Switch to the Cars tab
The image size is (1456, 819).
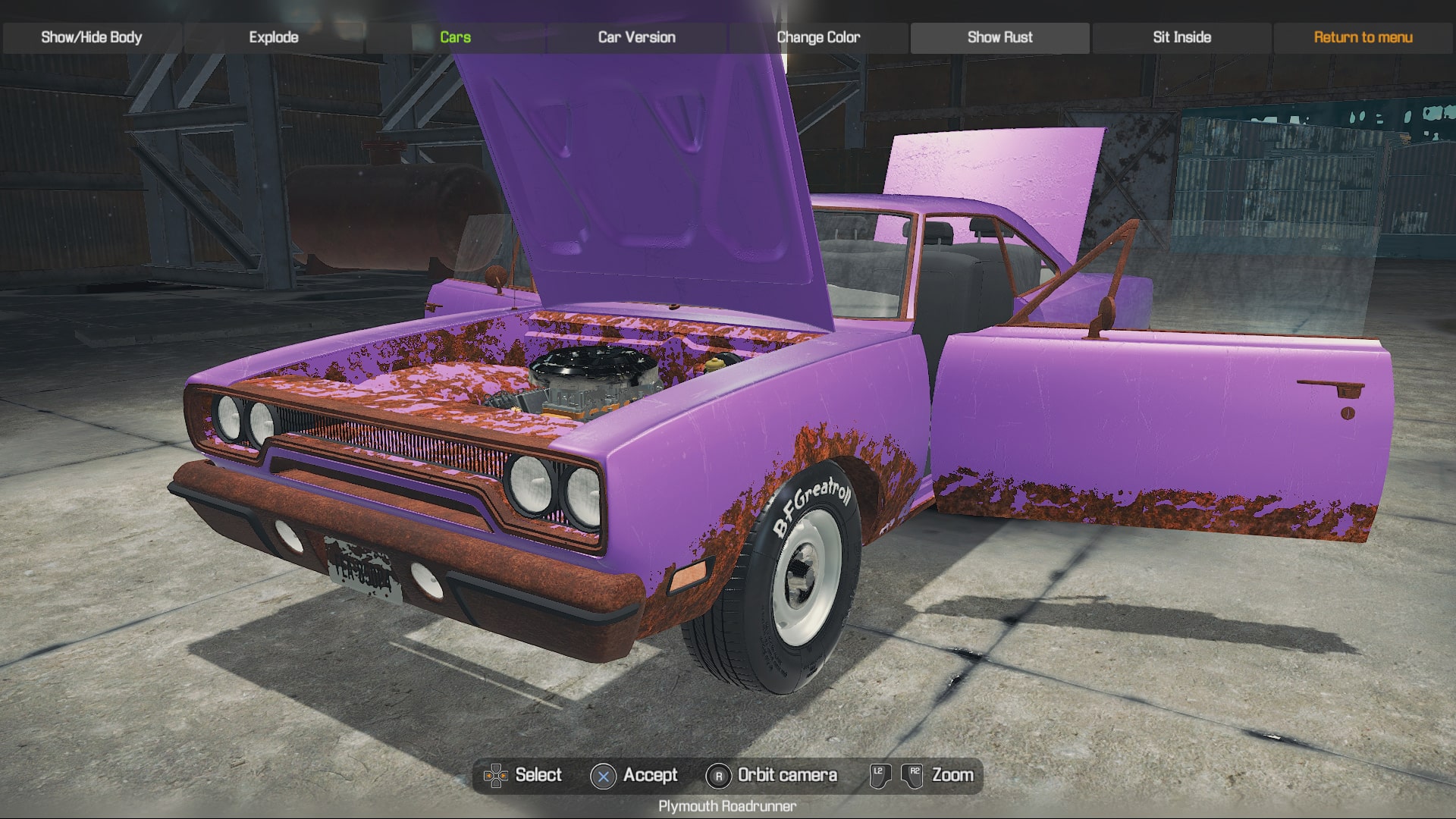[455, 36]
